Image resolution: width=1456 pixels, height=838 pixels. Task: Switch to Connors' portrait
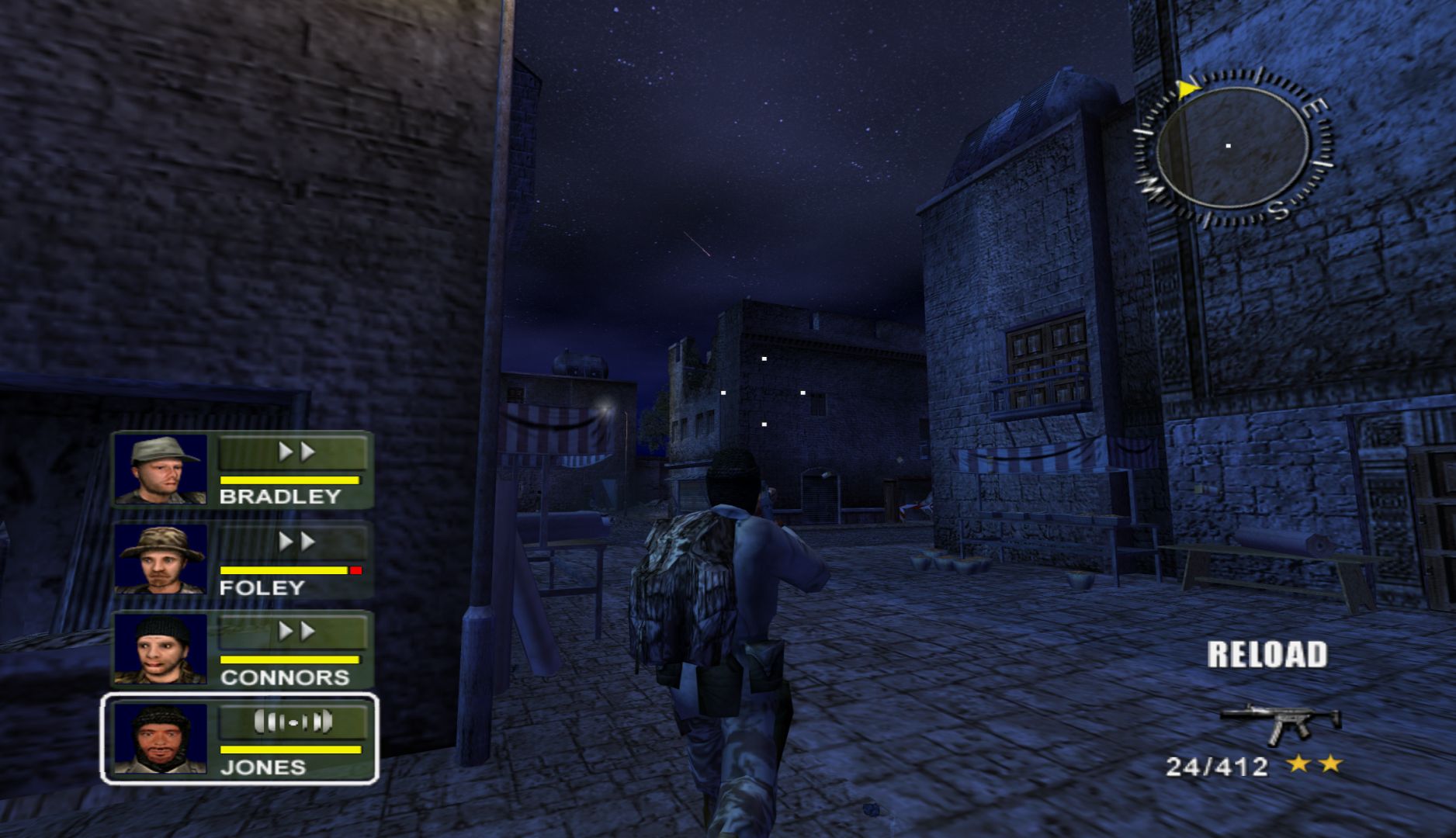point(161,649)
